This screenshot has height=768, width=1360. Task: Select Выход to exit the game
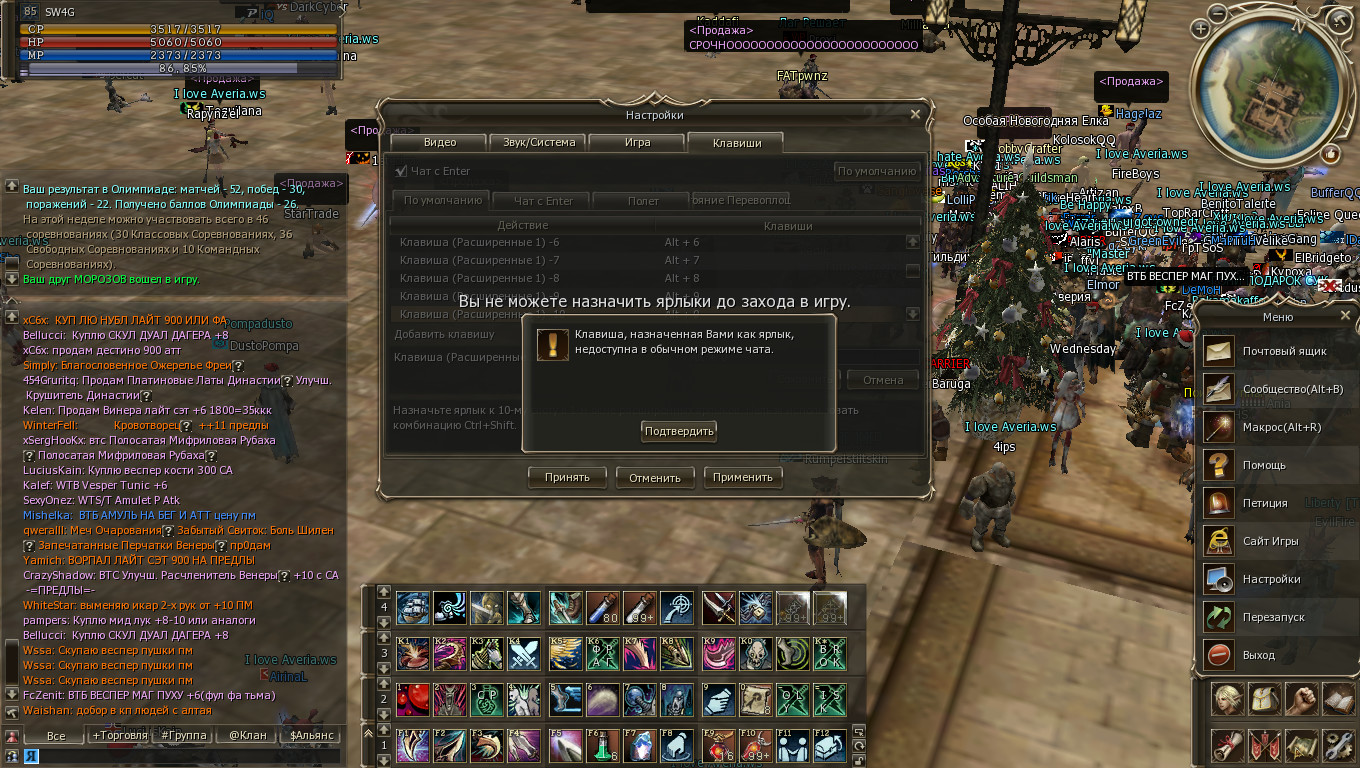pyautogui.click(x=1258, y=655)
